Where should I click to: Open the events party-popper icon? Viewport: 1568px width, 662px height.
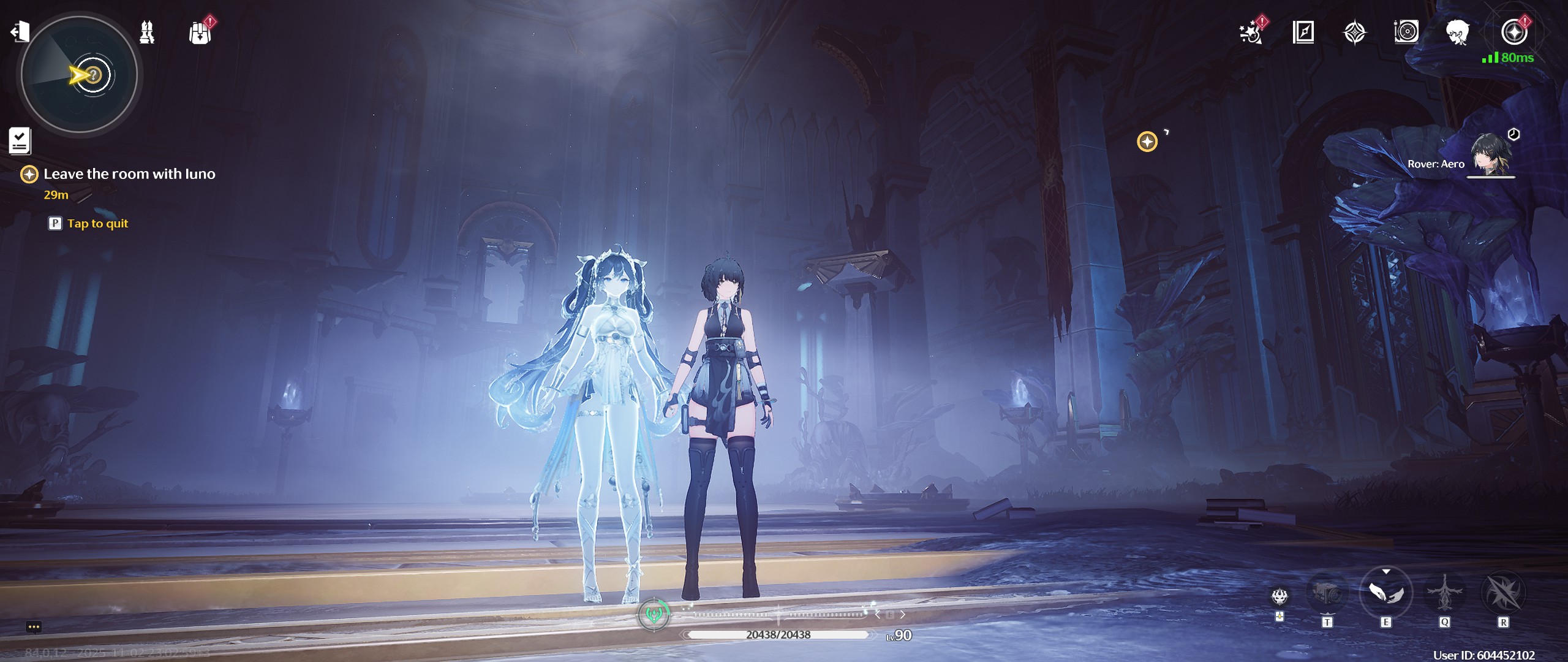pos(1251,32)
